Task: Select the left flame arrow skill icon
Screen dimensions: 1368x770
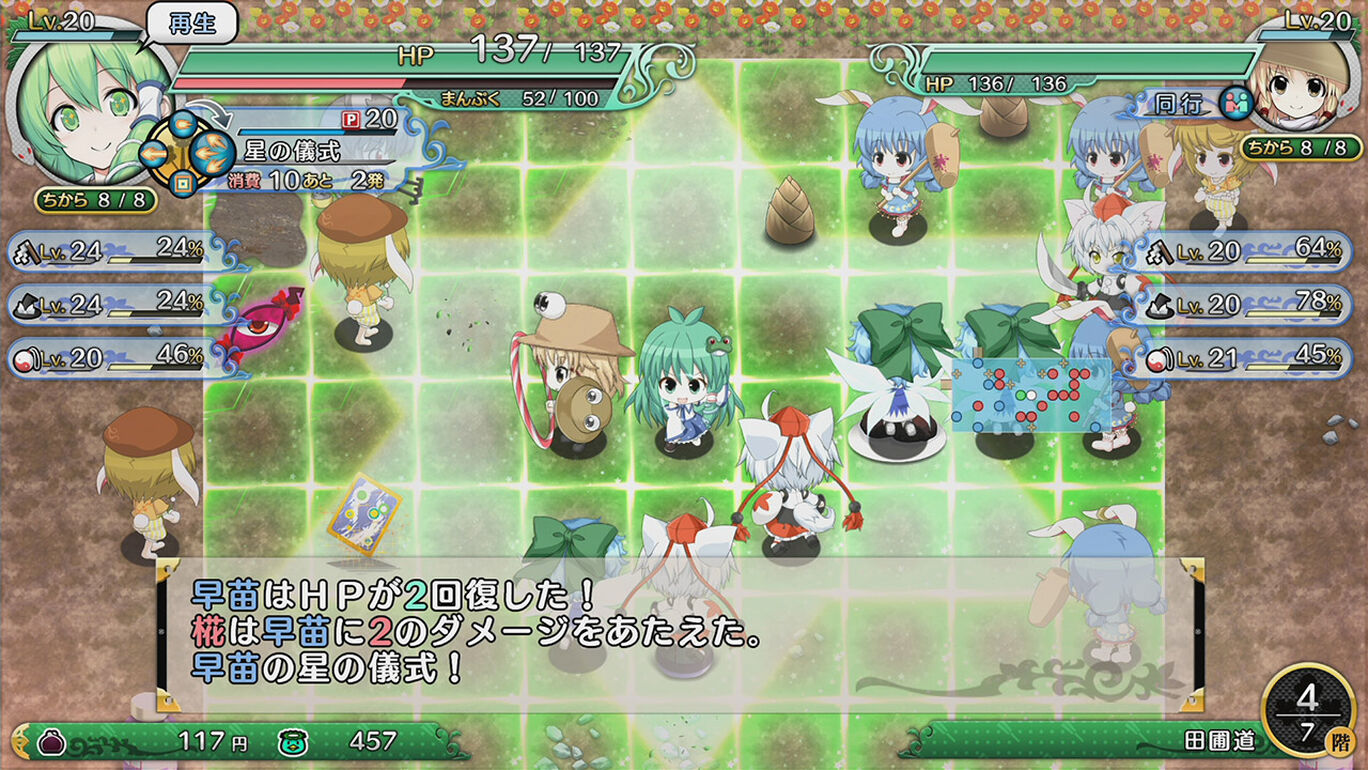Action: click(154, 153)
